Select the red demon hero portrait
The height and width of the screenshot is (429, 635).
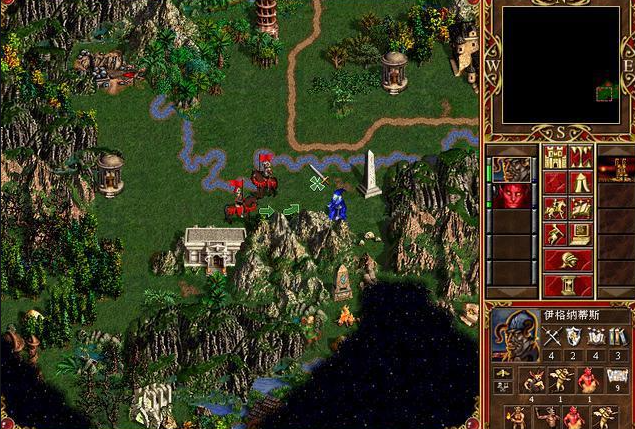511,195
